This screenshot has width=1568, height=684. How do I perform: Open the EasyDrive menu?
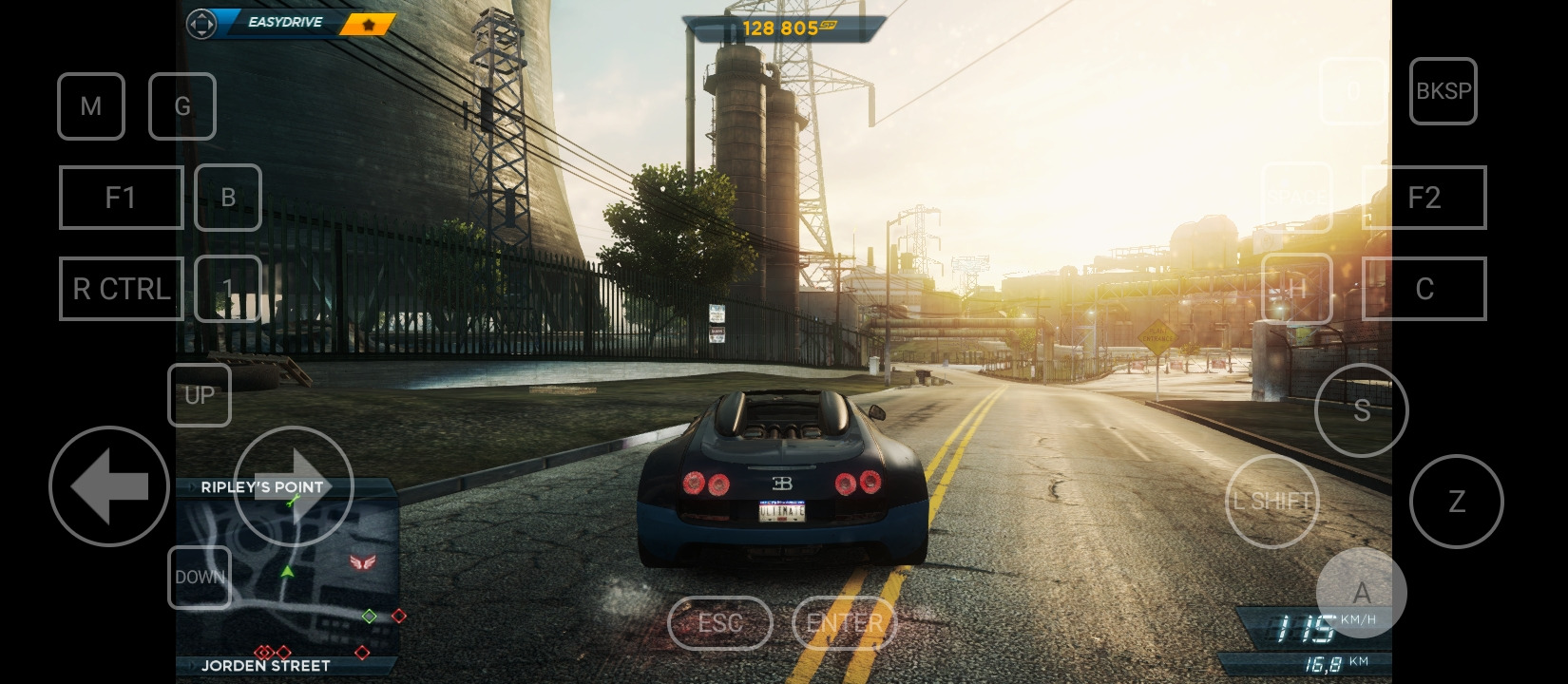point(283,23)
